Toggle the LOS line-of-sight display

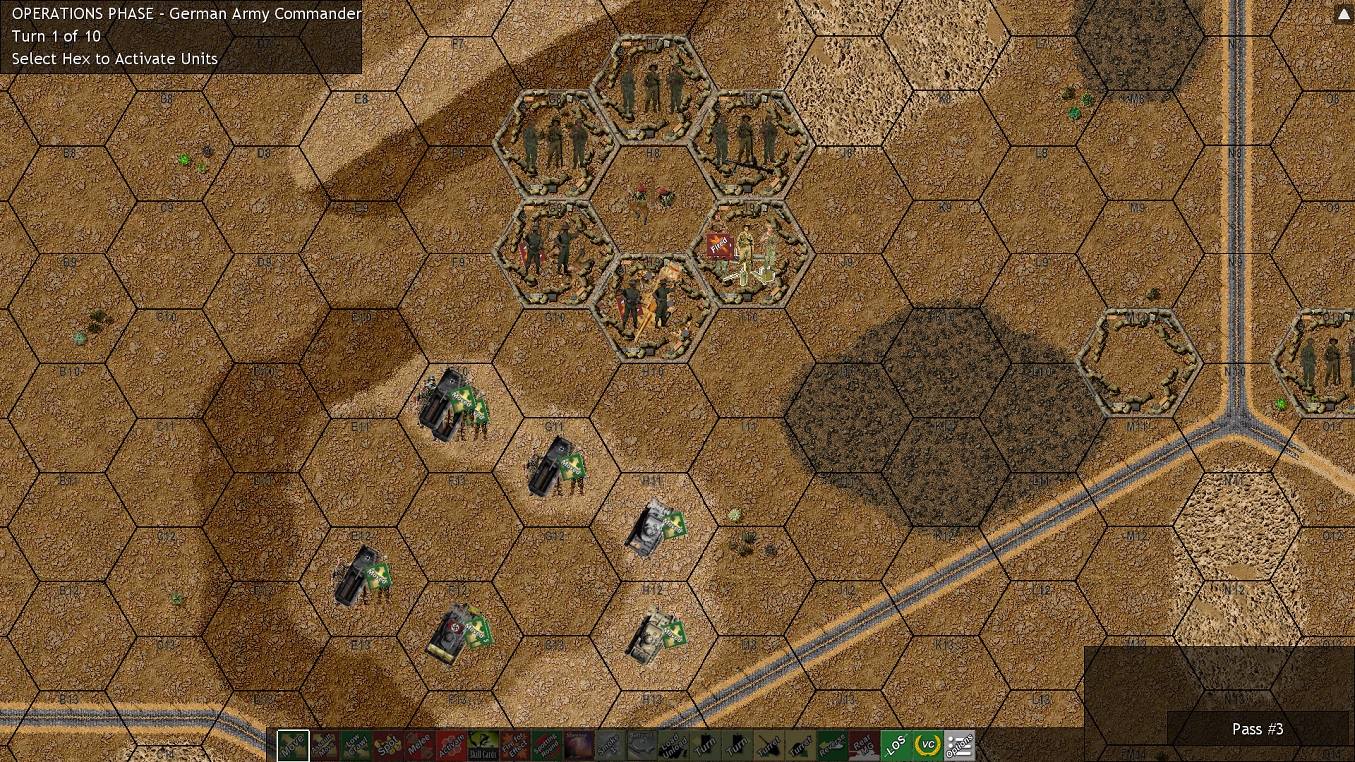coord(897,745)
